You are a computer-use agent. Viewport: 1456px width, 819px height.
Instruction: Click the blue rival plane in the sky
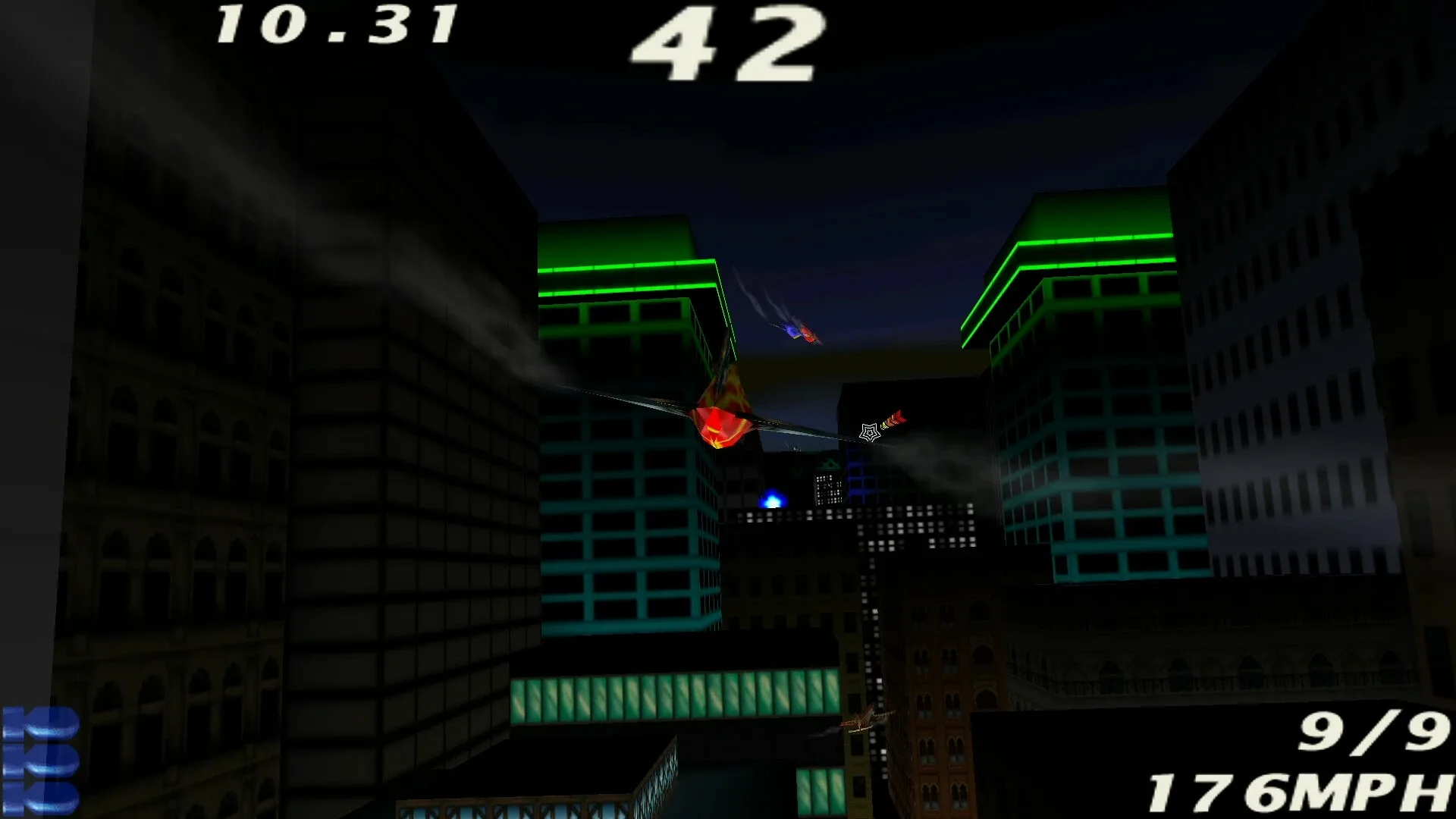pyautogui.click(x=790, y=330)
